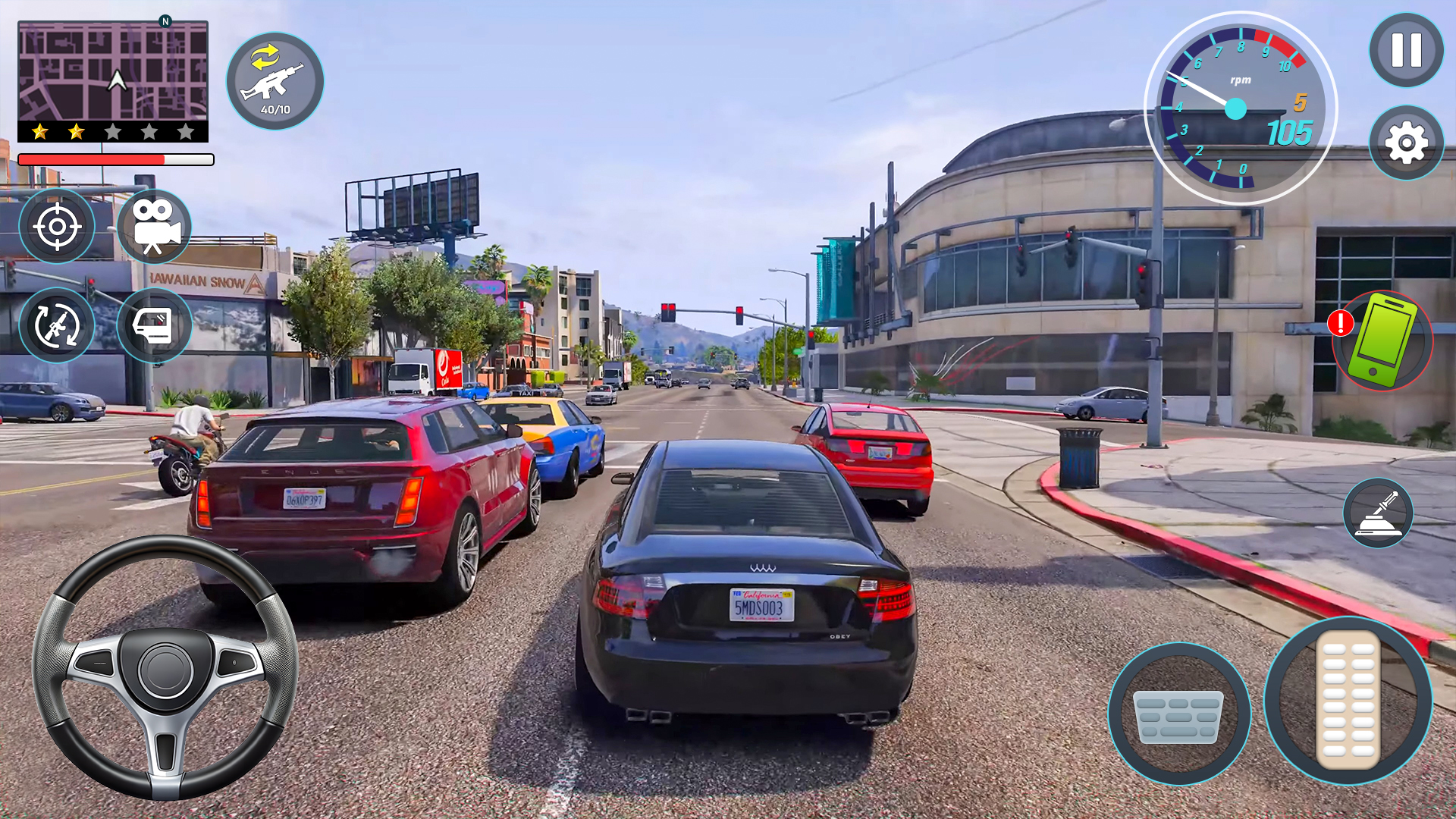Image resolution: width=1456 pixels, height=819 pixels.
Task: Click the steering wheel control
Action: coord(165,667)
